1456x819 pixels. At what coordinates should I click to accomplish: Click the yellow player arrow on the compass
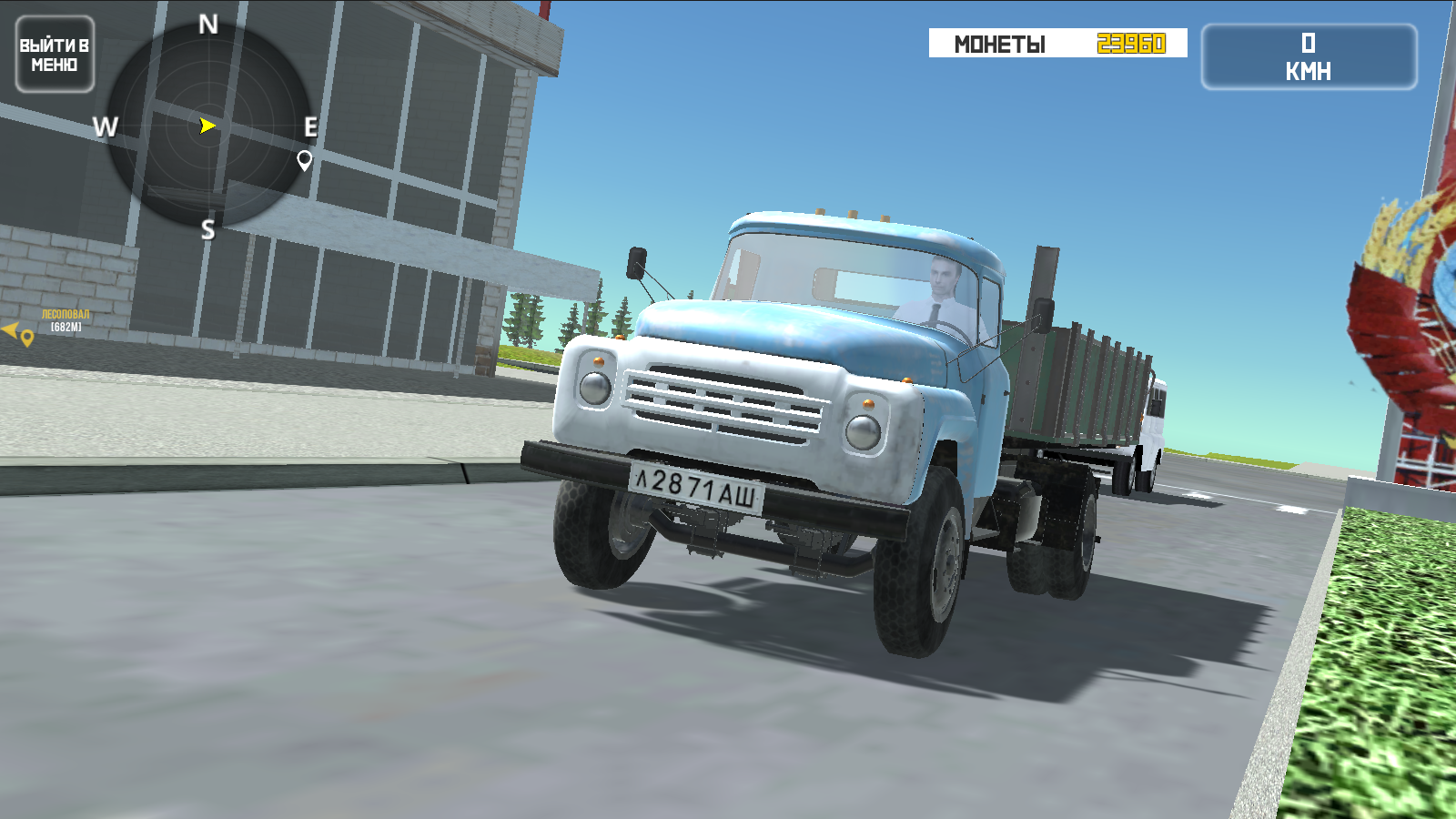pos(207,124)
